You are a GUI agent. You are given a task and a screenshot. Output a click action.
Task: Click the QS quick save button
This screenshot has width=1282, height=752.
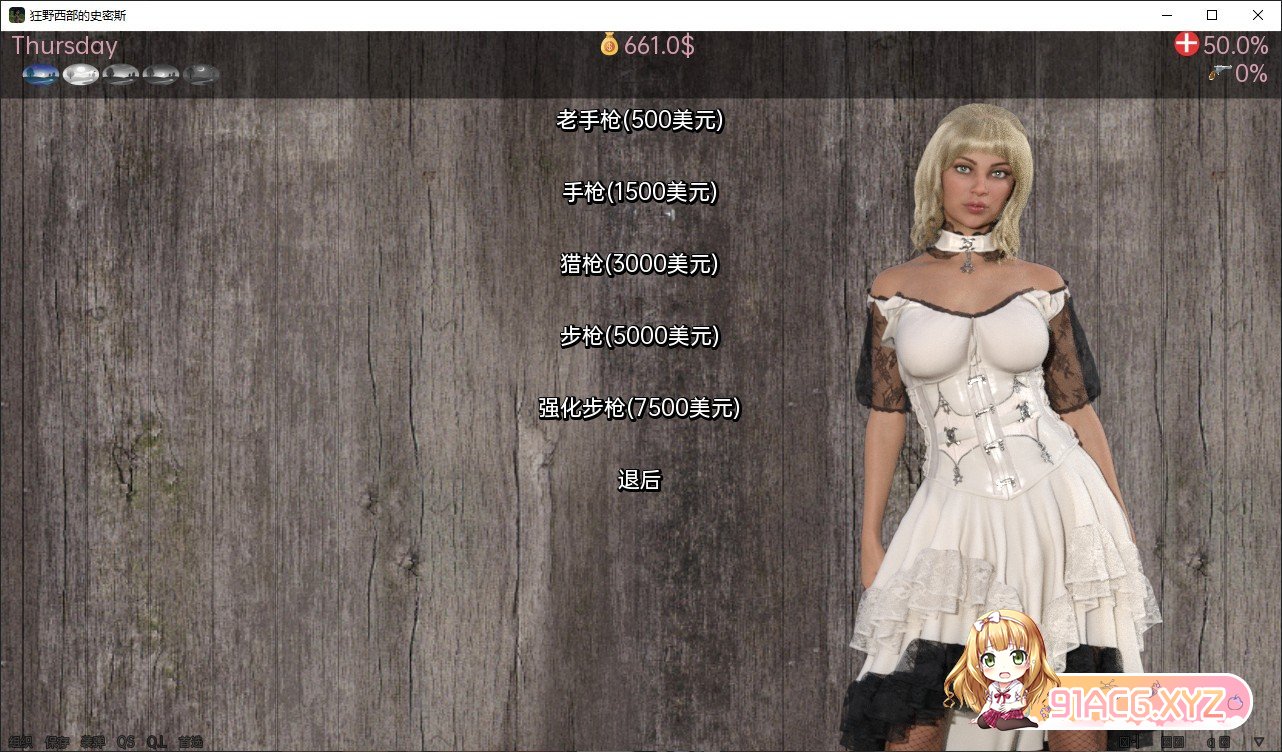pyautogui.click(x=125, y=742)
